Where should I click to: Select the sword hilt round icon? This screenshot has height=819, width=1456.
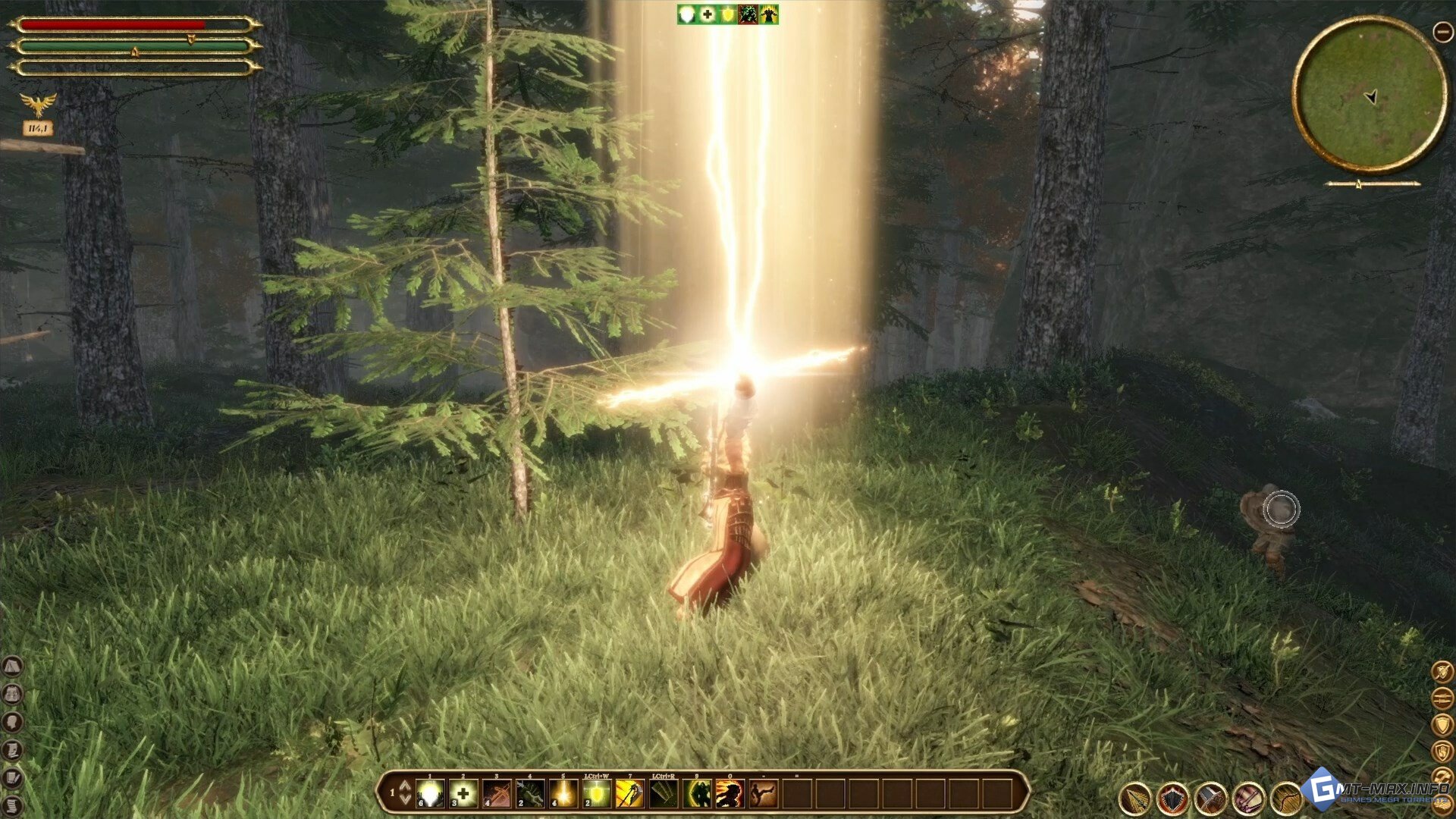tap(1211, 799)
